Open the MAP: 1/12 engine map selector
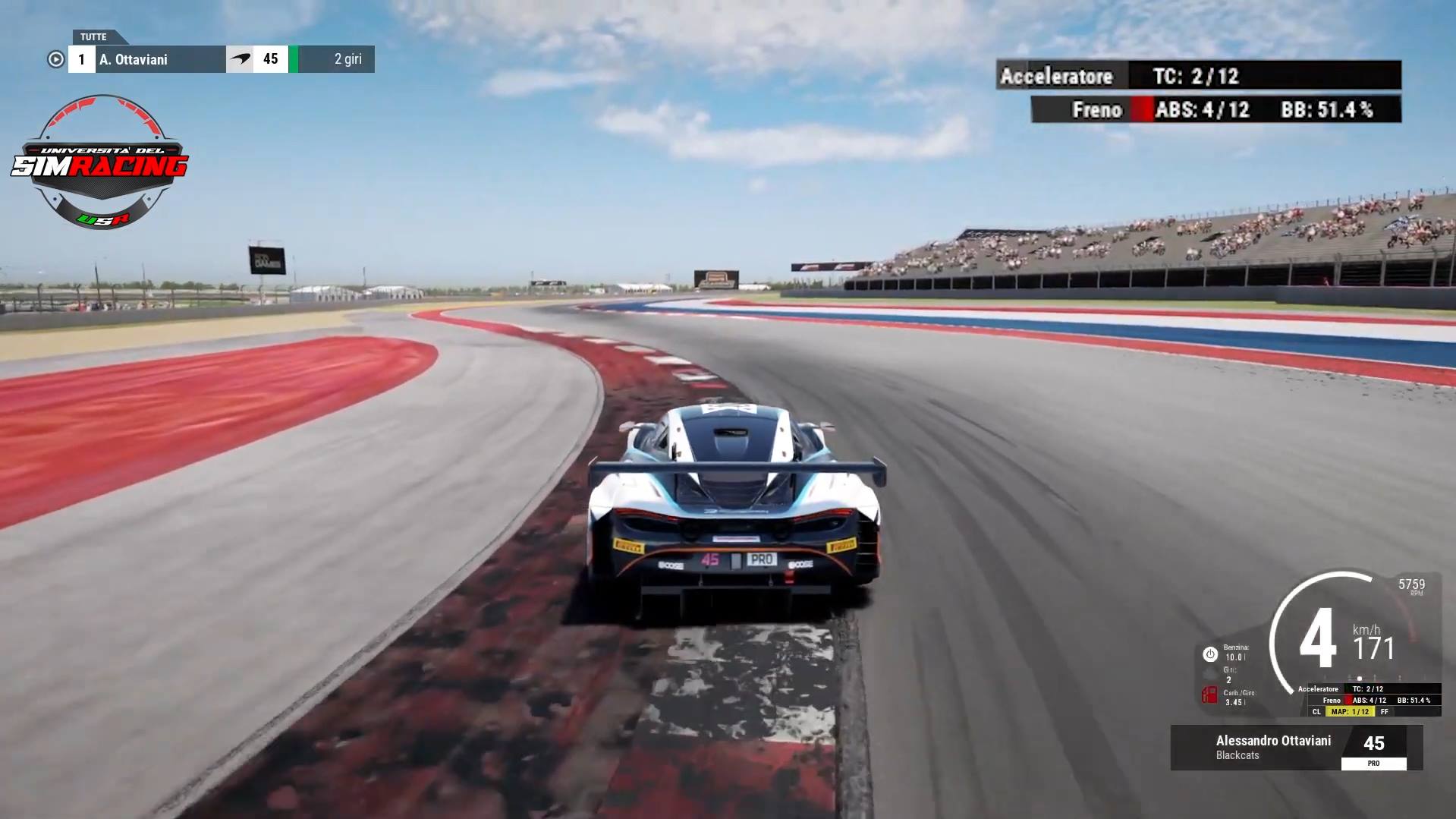The height and width of the screenshot is (819, 1456). click(1351, 712)
